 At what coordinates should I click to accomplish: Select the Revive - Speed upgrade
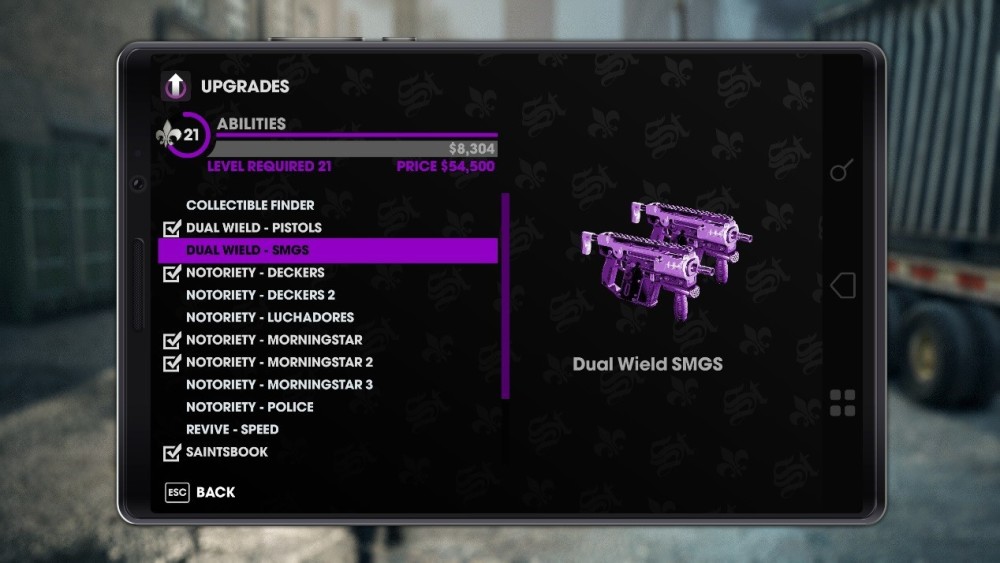click(232, 429)
